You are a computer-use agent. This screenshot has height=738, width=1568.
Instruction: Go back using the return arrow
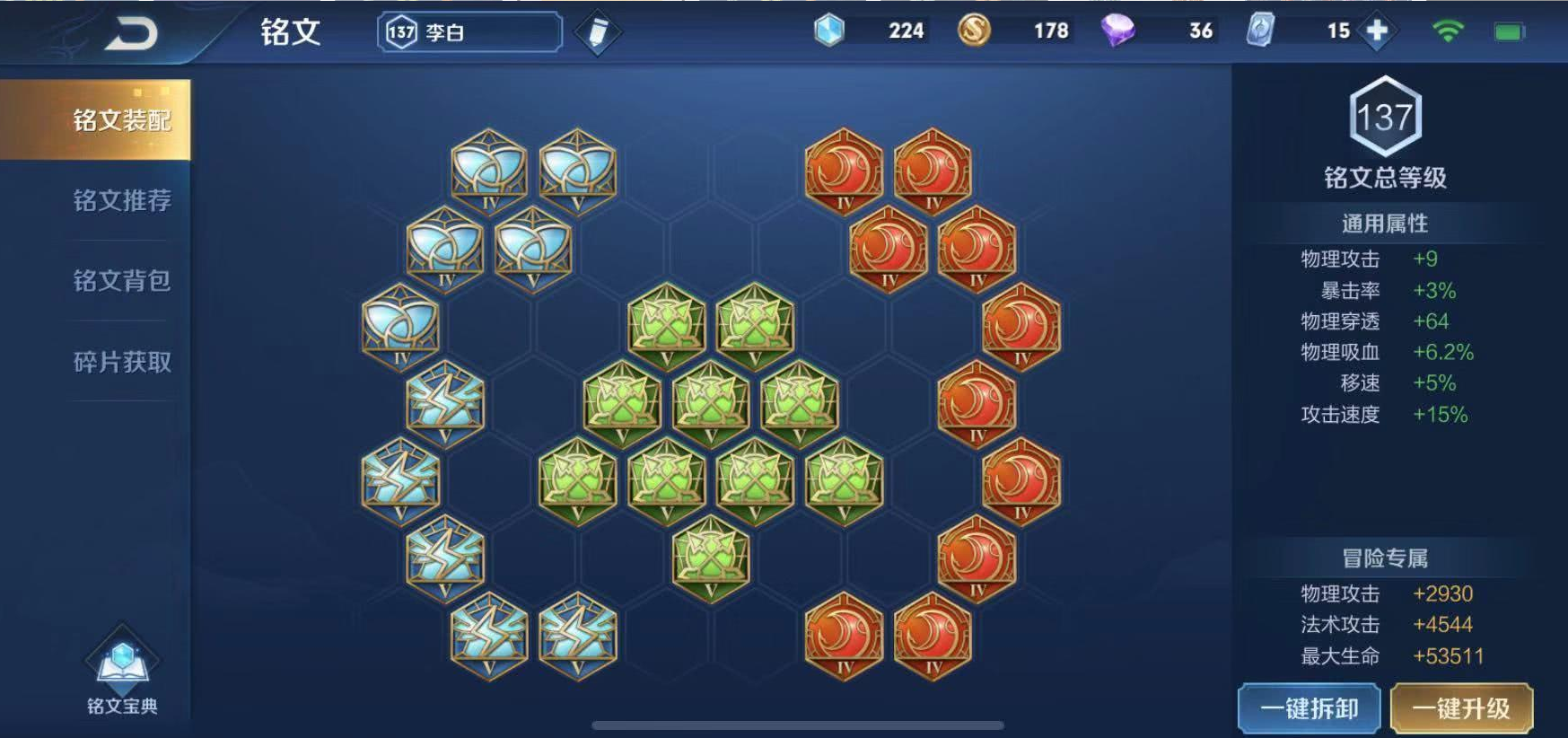132,34
